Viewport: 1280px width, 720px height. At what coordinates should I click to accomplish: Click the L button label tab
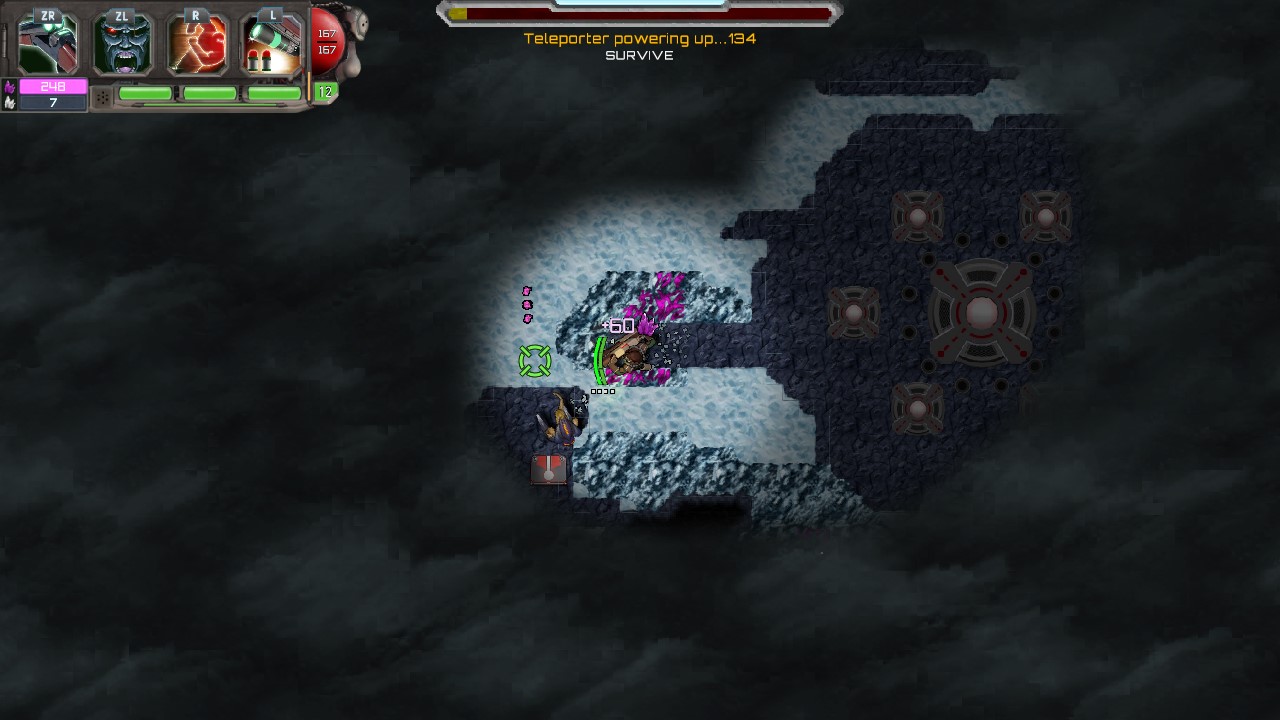[x=273, y=14]
